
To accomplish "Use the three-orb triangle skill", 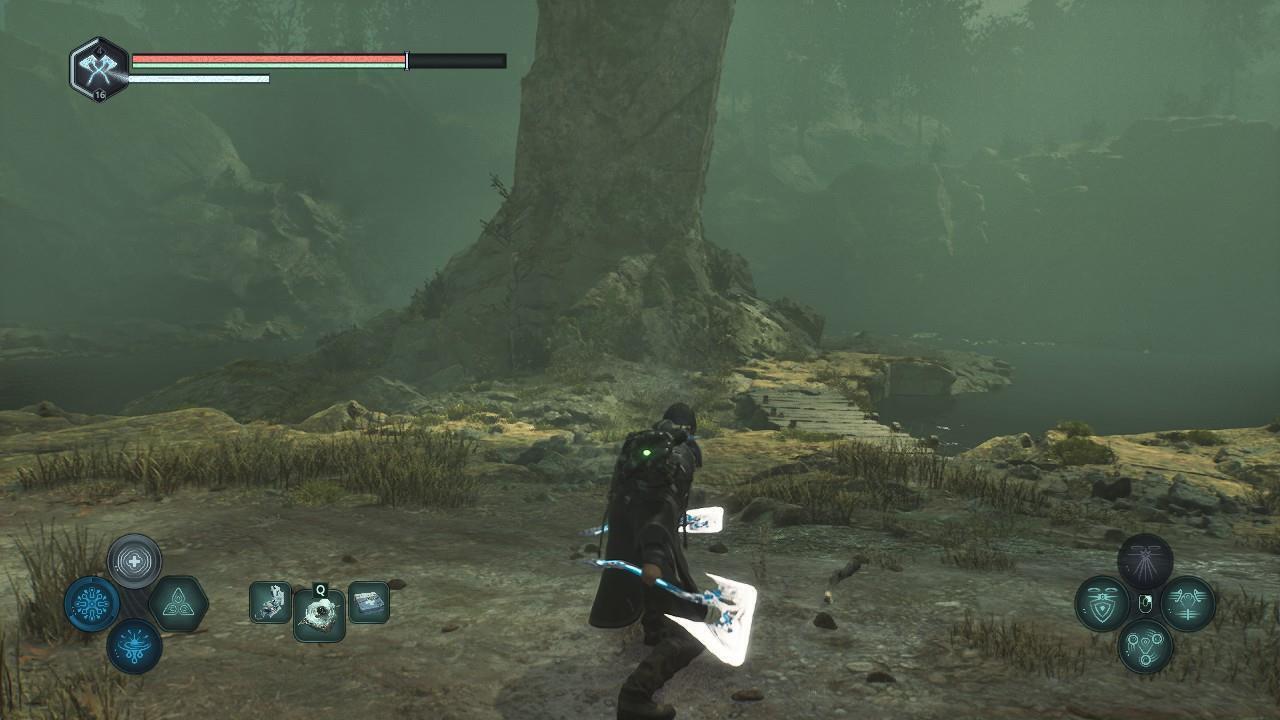I will pos(1145,646).
